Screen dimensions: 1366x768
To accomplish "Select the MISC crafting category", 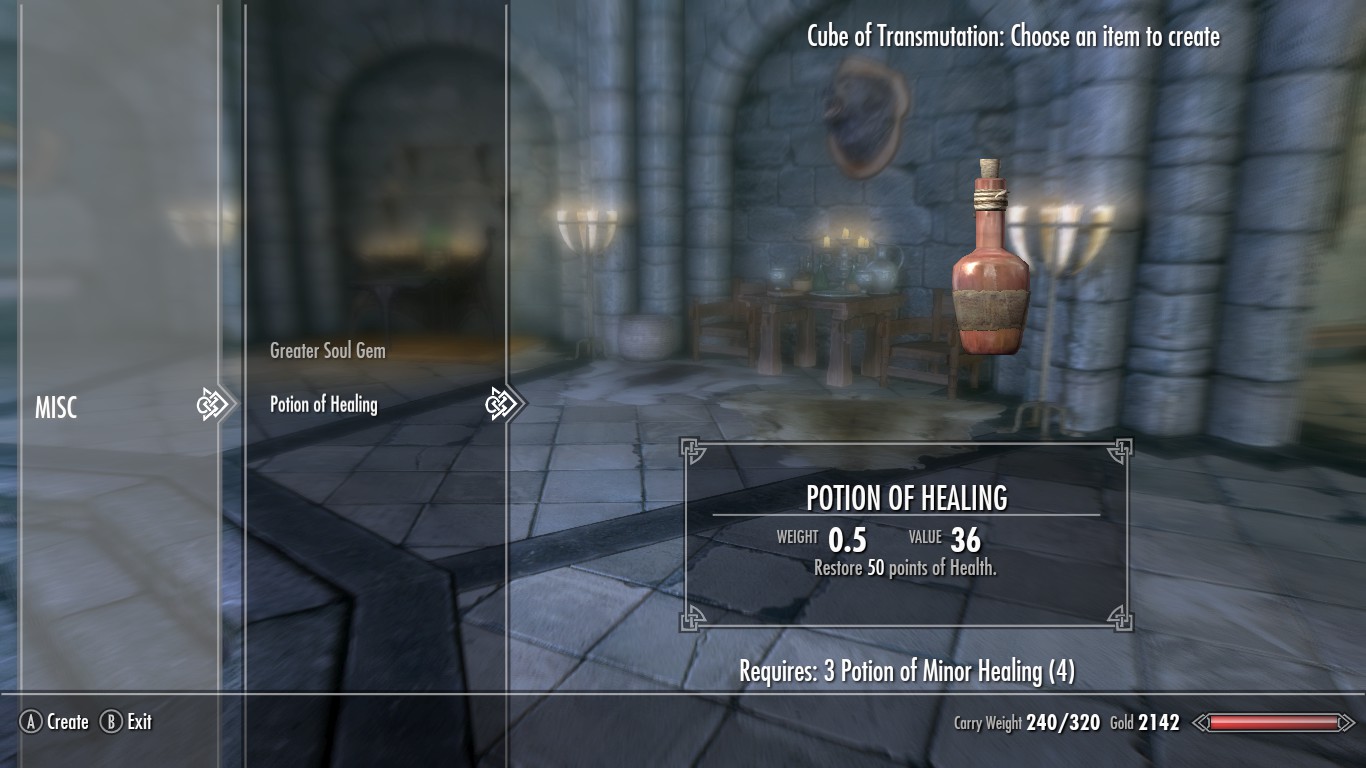I will pos(56,408).
